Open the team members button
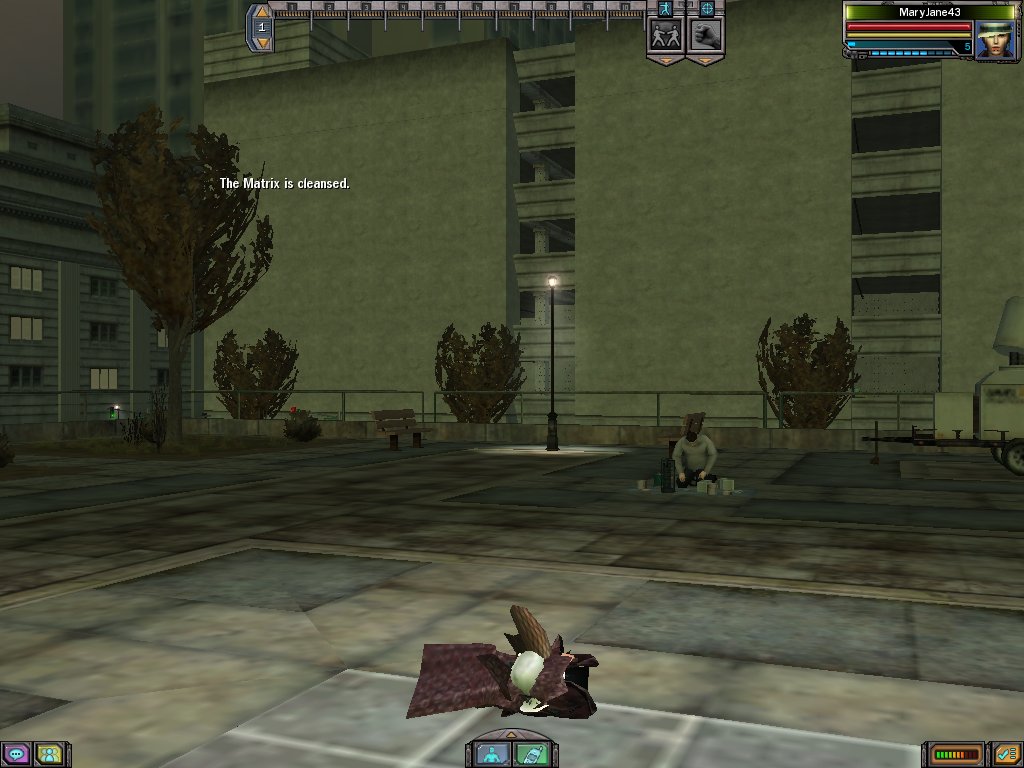Image resolution: width=1024 pixels, height=768 pixels. click(x=47, y=754)
